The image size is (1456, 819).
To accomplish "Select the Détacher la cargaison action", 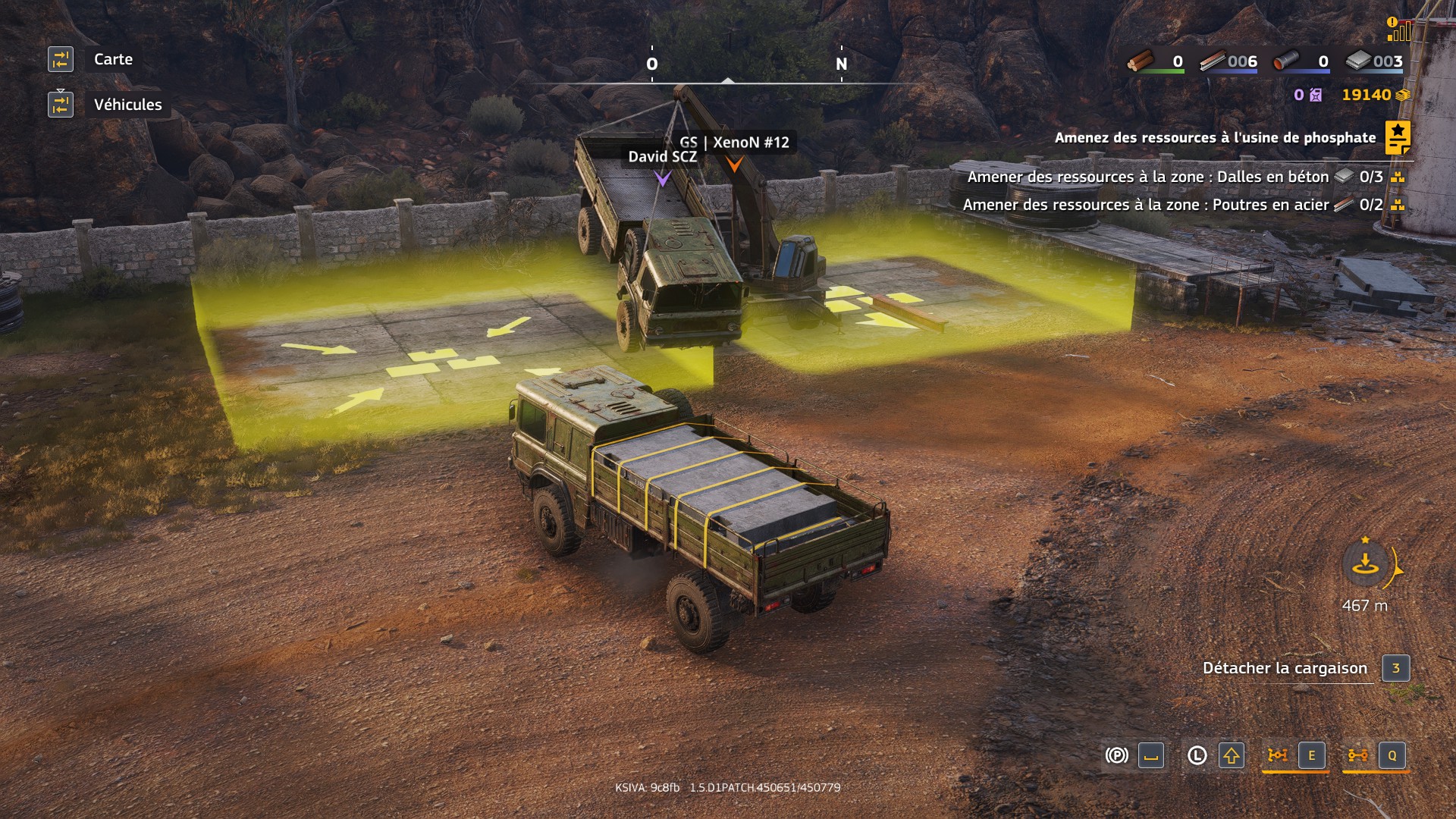I will point(1285,668).
